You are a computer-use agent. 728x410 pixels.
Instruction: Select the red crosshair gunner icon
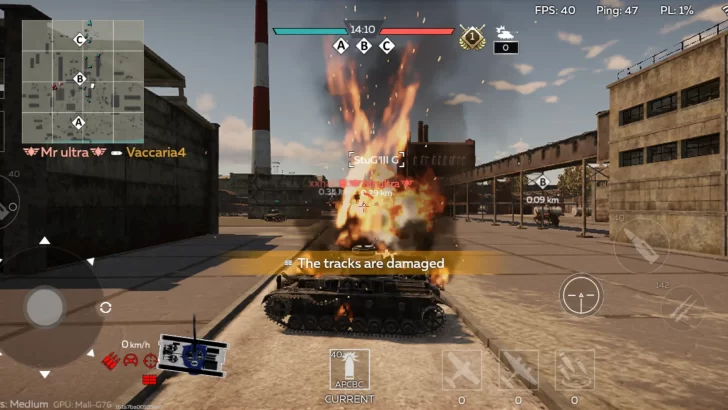pyautogui.click(x=150, y=360)
